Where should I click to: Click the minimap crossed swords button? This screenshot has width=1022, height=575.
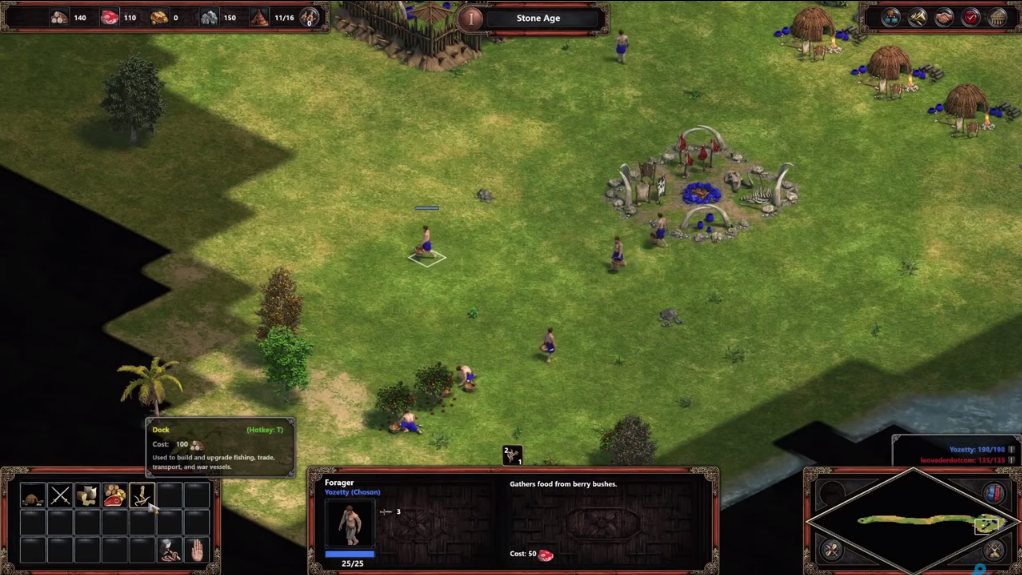point(994,549)
